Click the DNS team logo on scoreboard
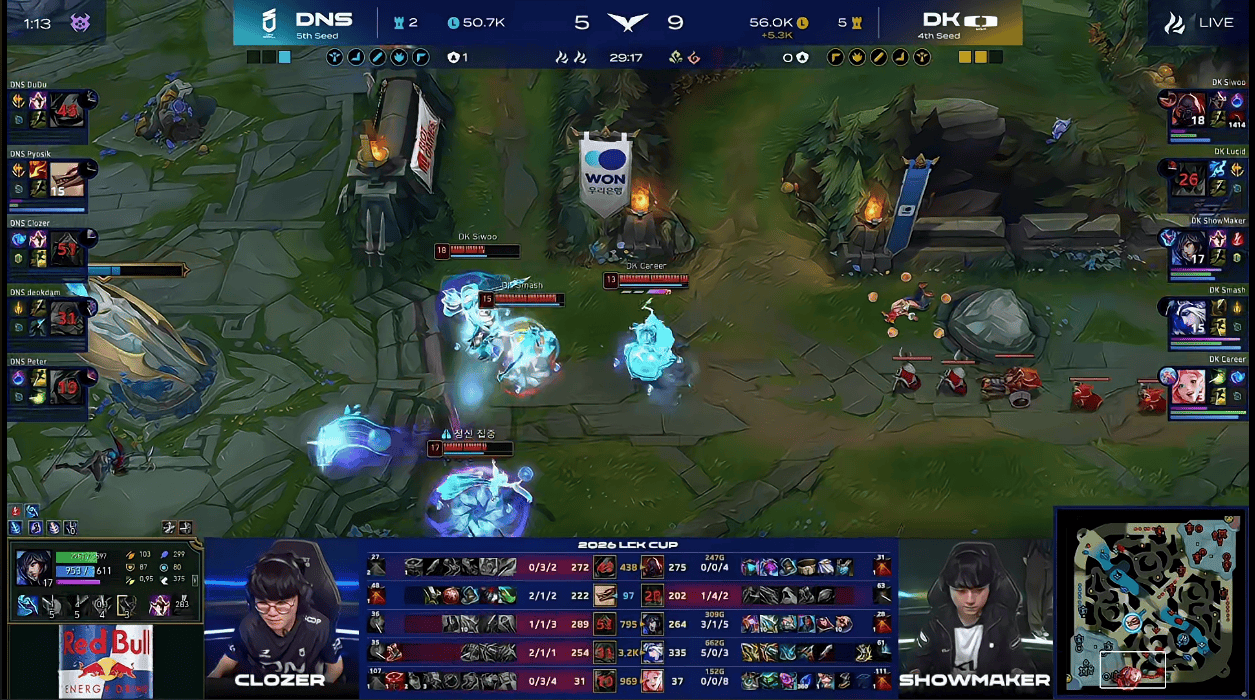Viewport: 1255px width, 700px height. click(x=268, y=22)
